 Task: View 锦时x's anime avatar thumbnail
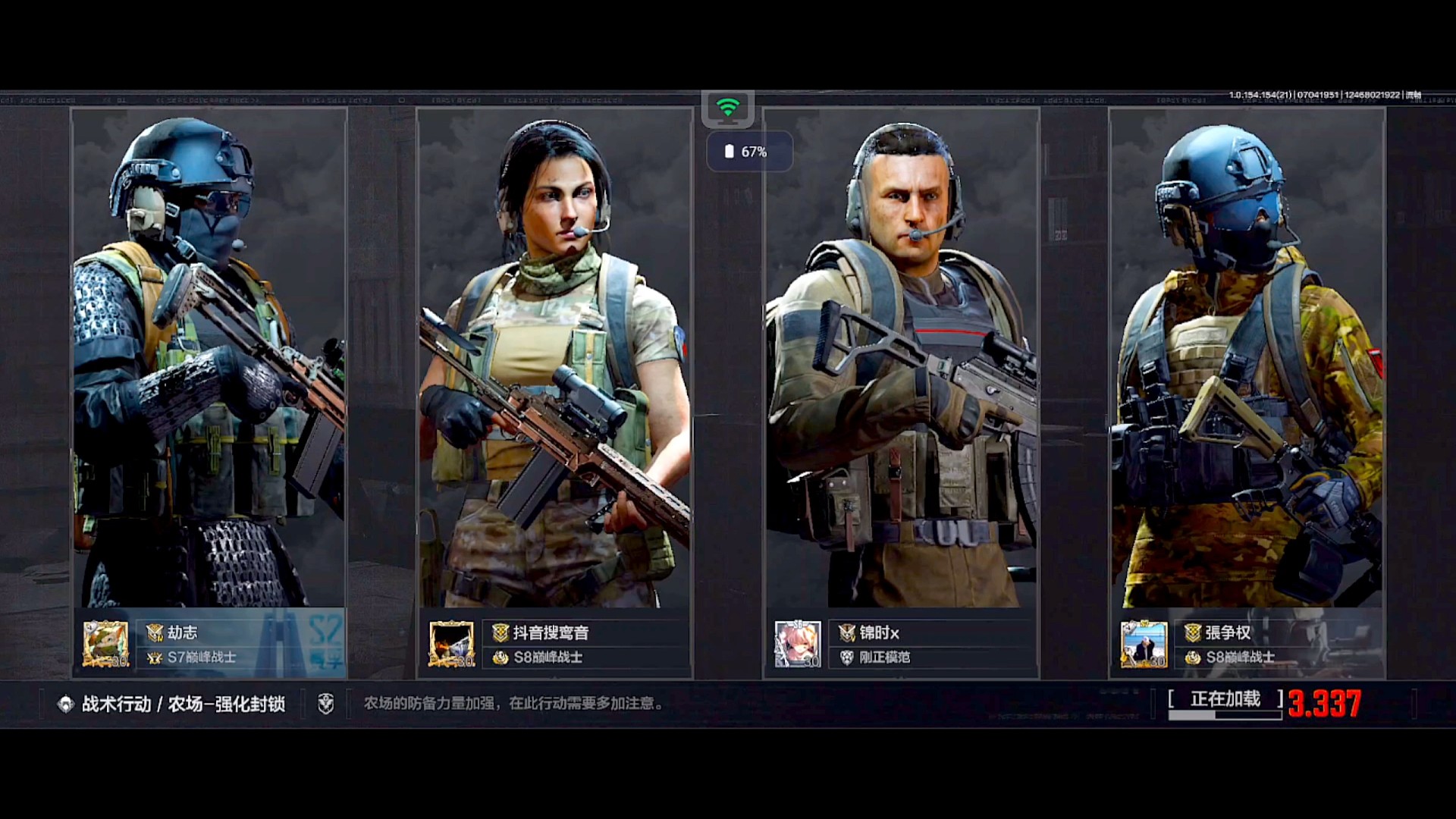click(798, 645)
